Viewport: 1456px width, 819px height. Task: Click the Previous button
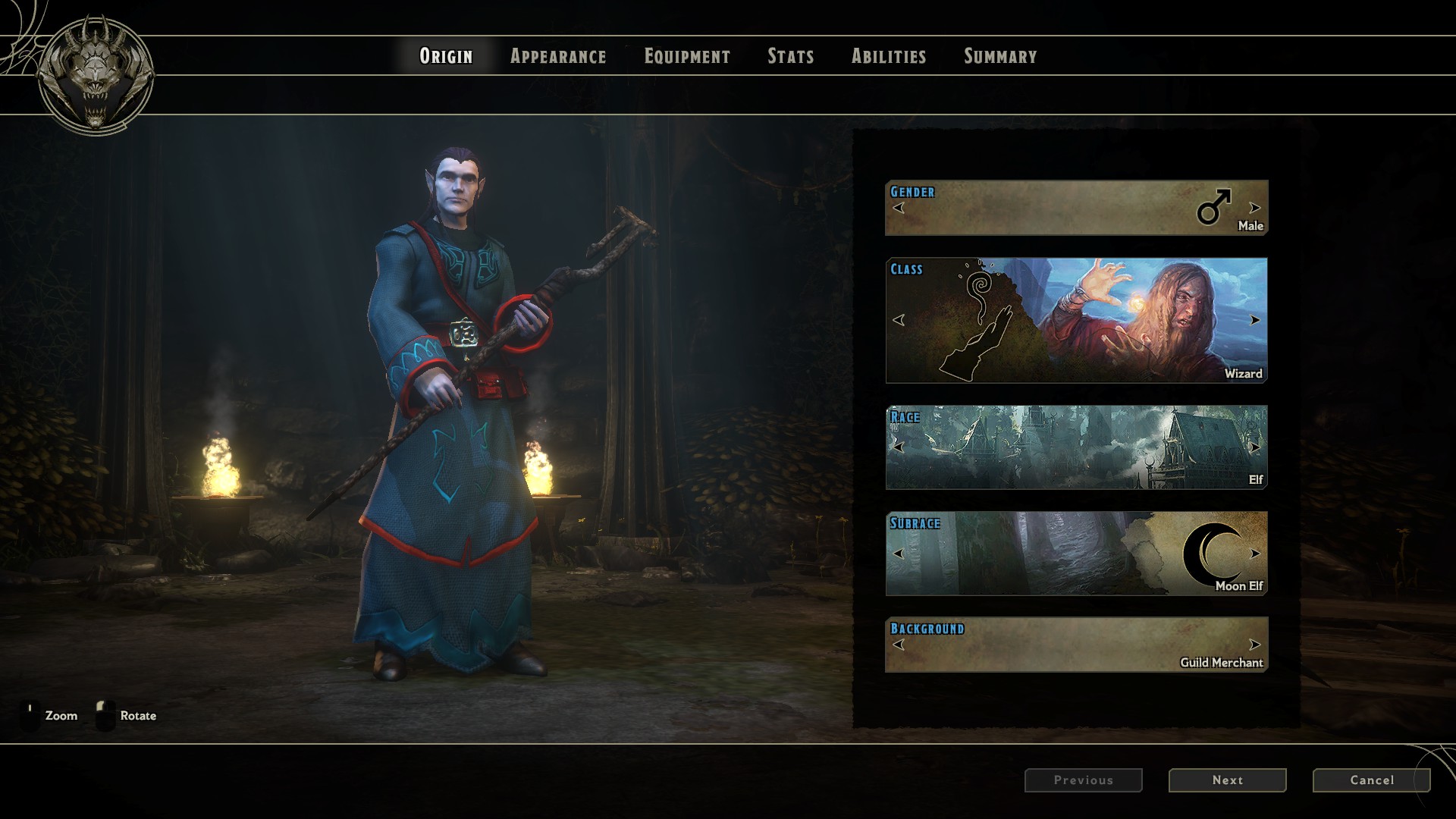click(1083, 780)
